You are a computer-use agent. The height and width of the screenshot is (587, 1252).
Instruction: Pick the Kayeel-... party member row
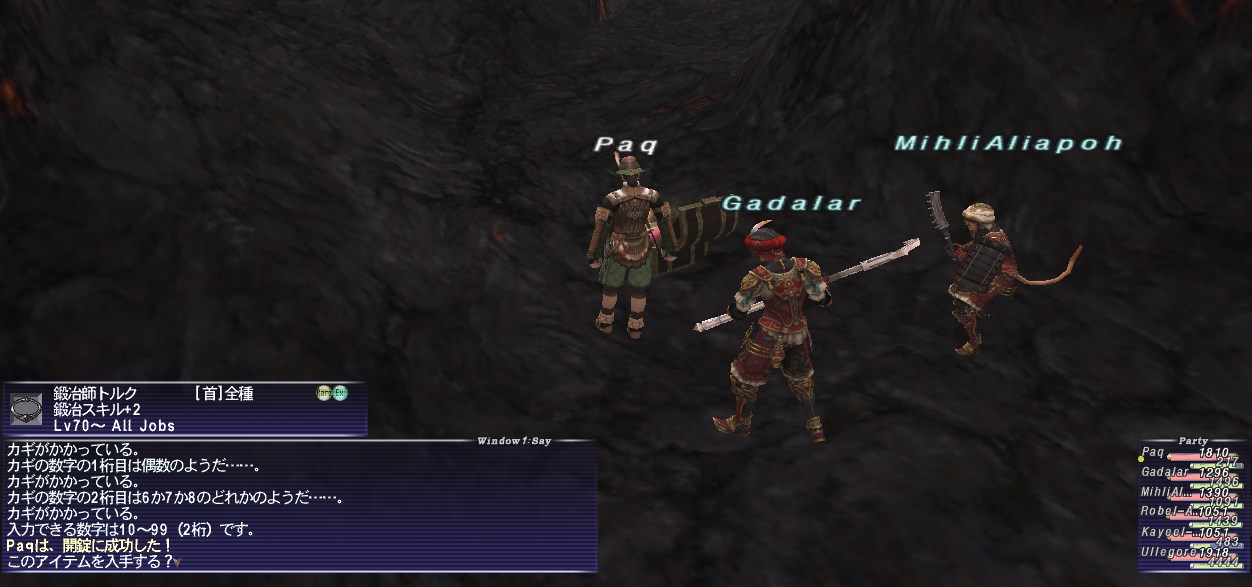click(1192, 532)
